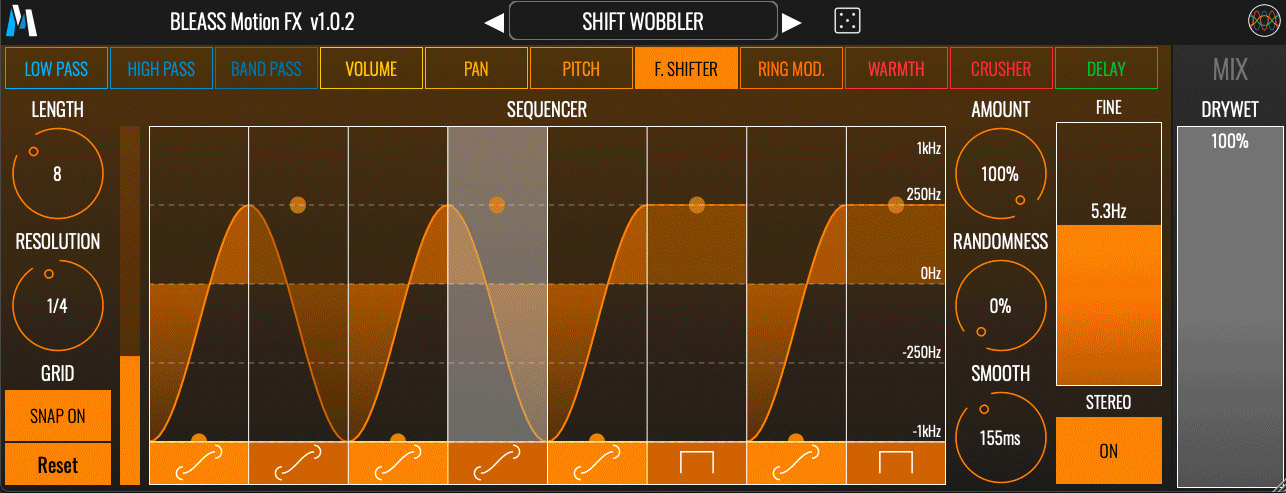Load the previous preset with left arrow

494,21
